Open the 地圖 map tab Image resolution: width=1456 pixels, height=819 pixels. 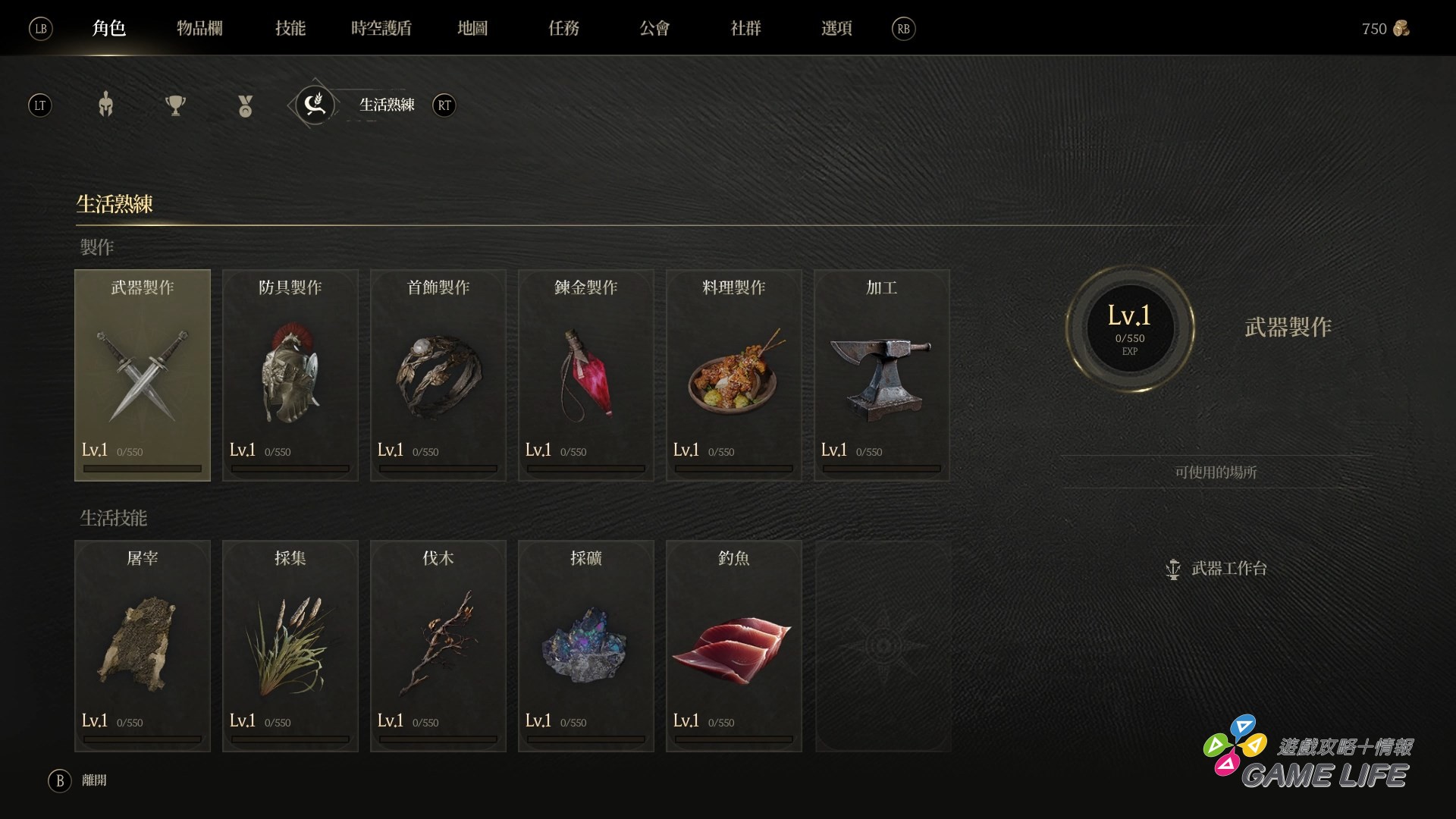pos(472,29)
